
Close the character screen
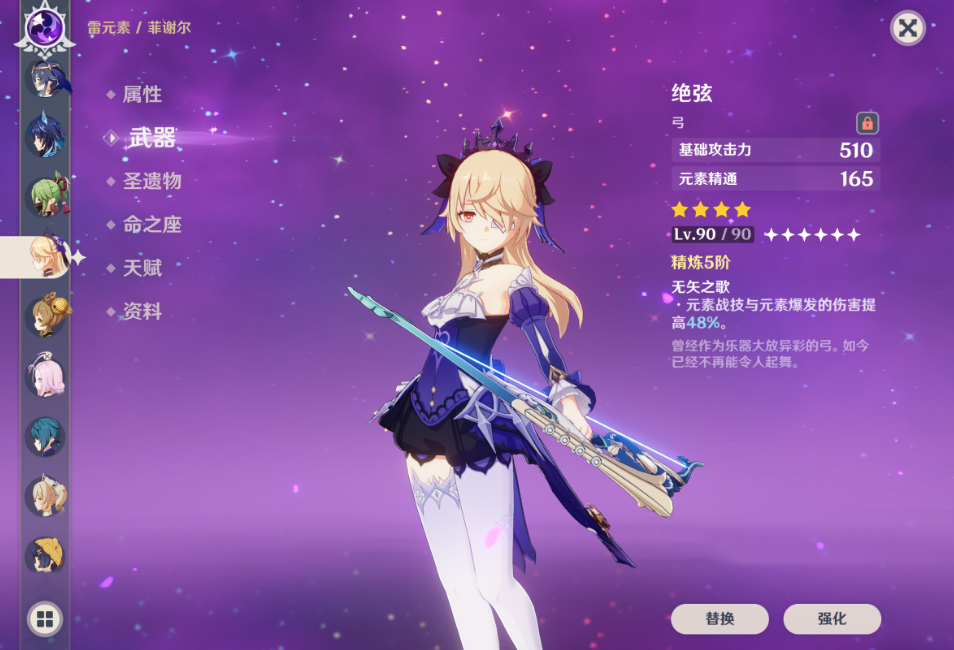coord(907,28)
